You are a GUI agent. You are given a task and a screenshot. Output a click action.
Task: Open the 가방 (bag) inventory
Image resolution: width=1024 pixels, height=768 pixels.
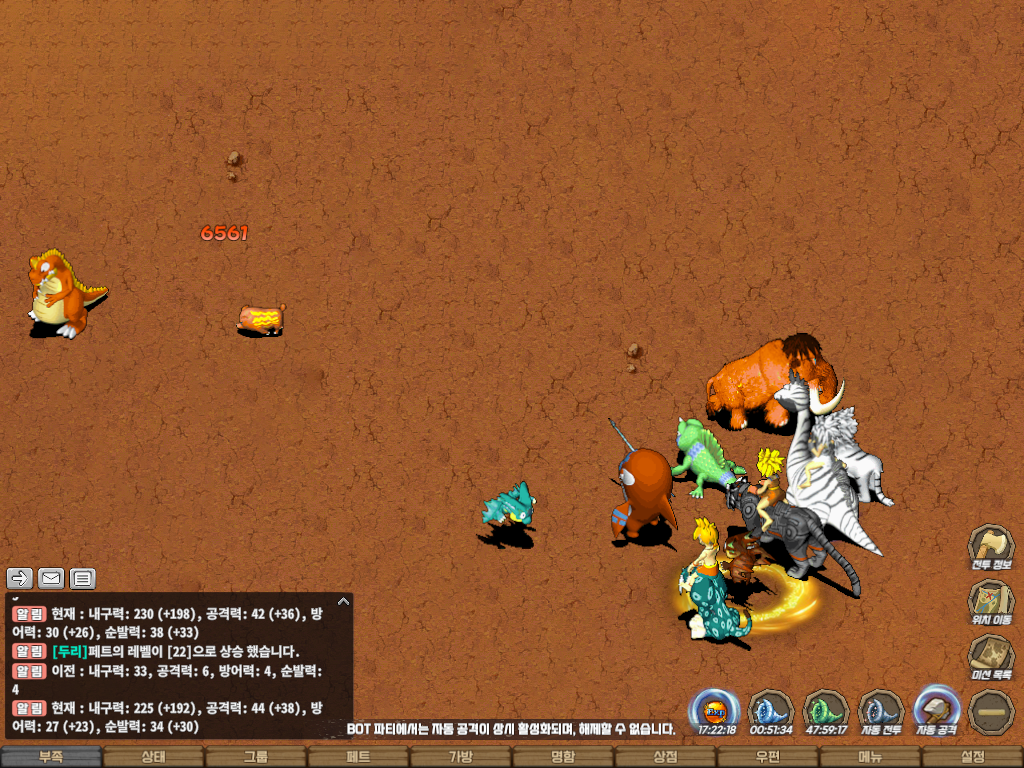coord(460,757)
